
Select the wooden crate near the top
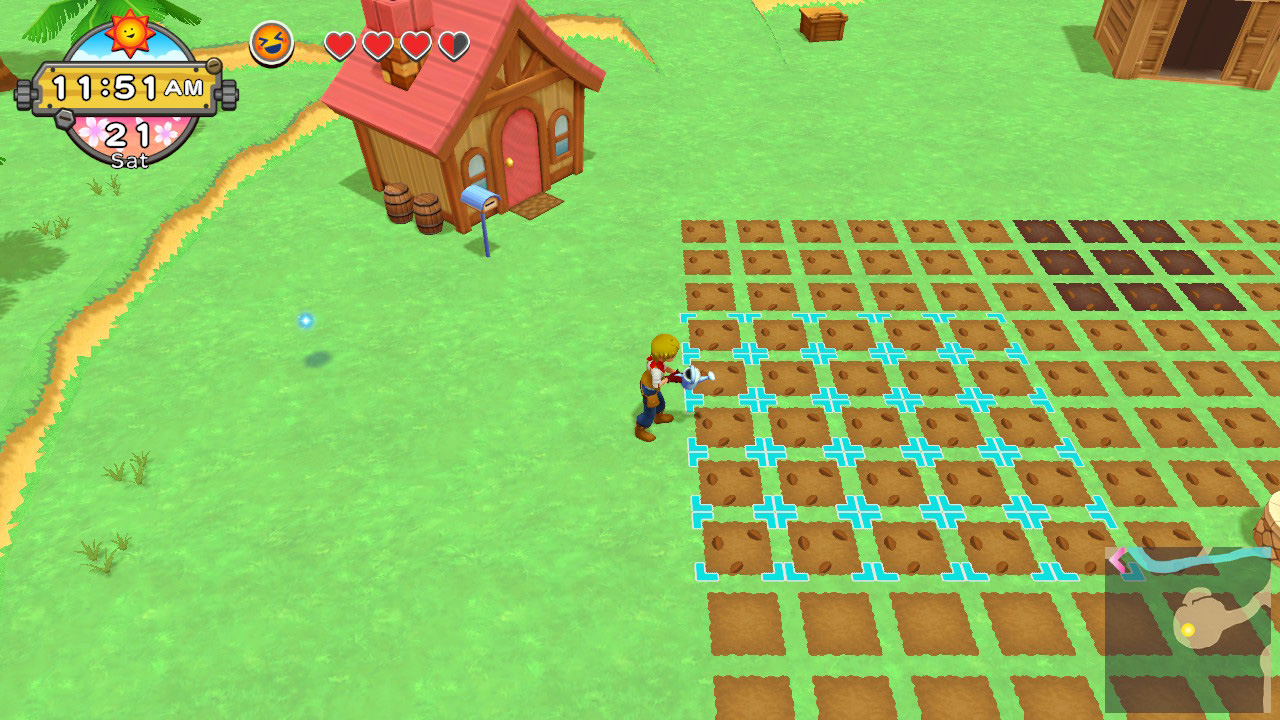[x=822, y=22]
